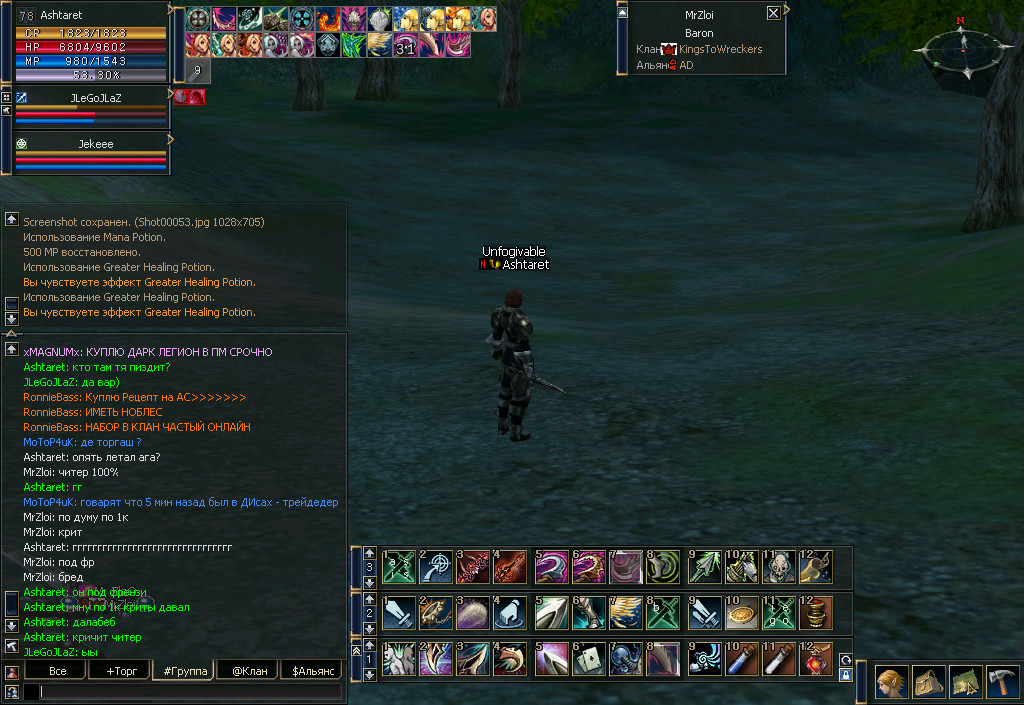Viewport: 1028px width, 705px height.
Task: Switch to the @Клан chat tab
Action: pos(246,671)
